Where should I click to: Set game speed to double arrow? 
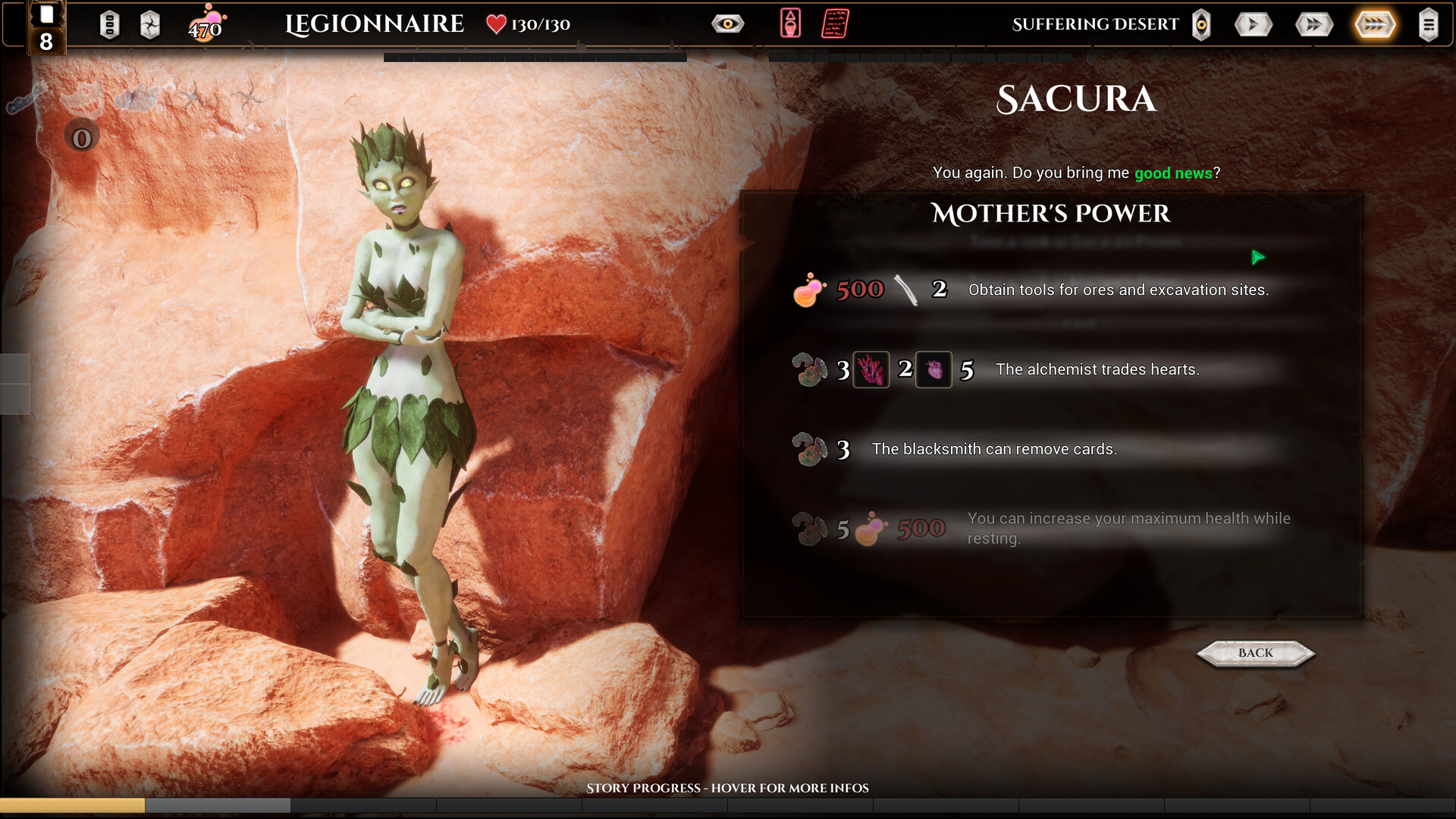click(1313, 24)
